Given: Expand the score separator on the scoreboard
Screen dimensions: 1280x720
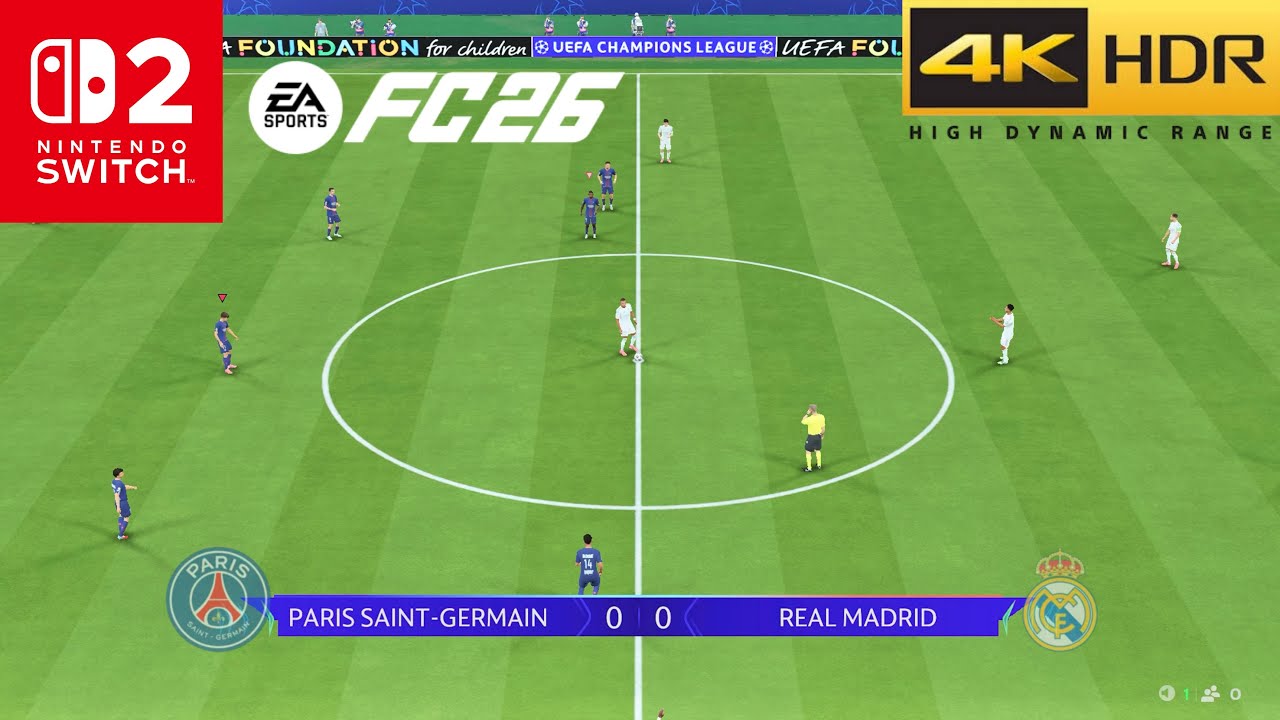Looking at the screenshot, I should [636, 618].
